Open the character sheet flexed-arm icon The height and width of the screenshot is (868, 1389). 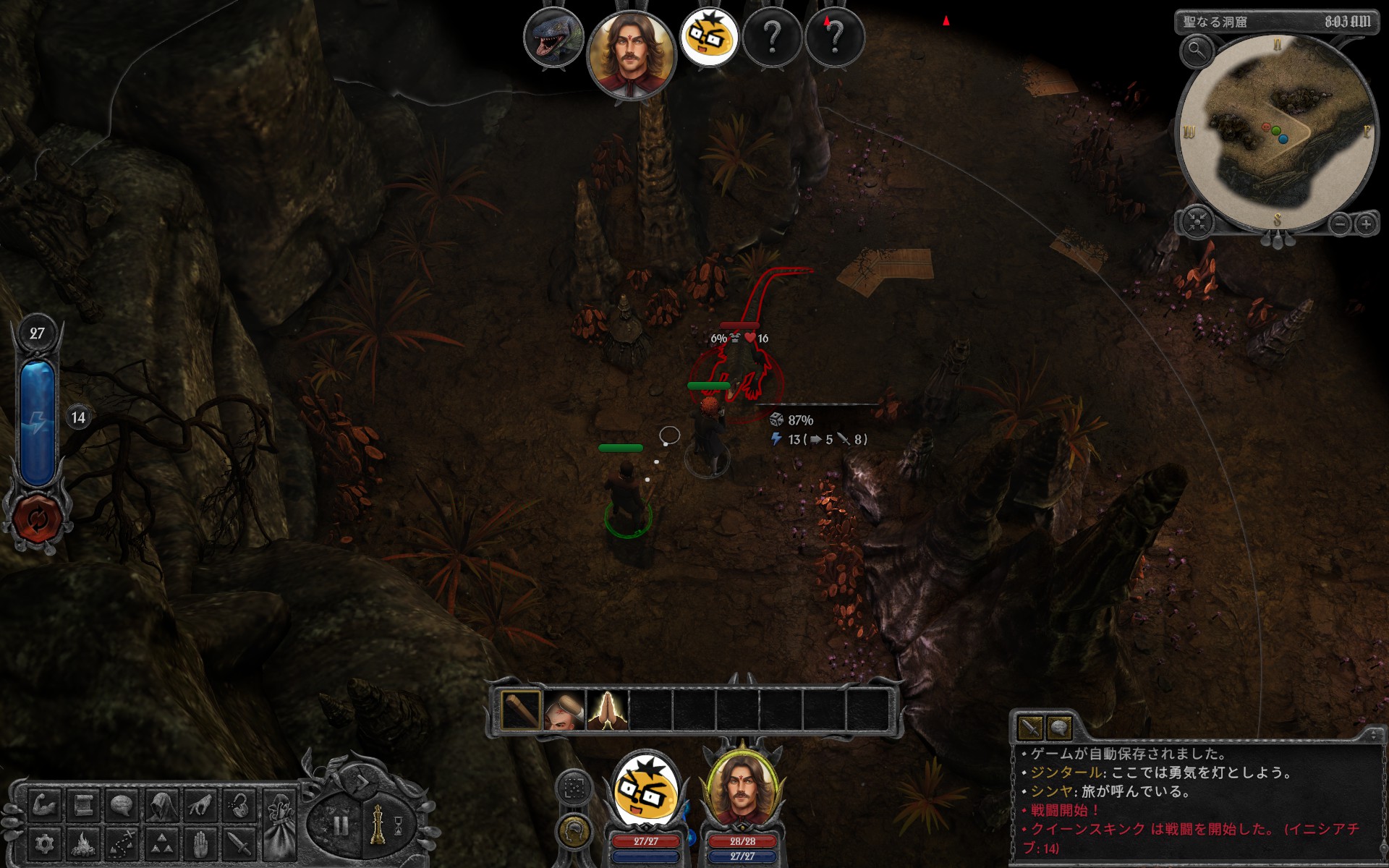coord(46,805)
